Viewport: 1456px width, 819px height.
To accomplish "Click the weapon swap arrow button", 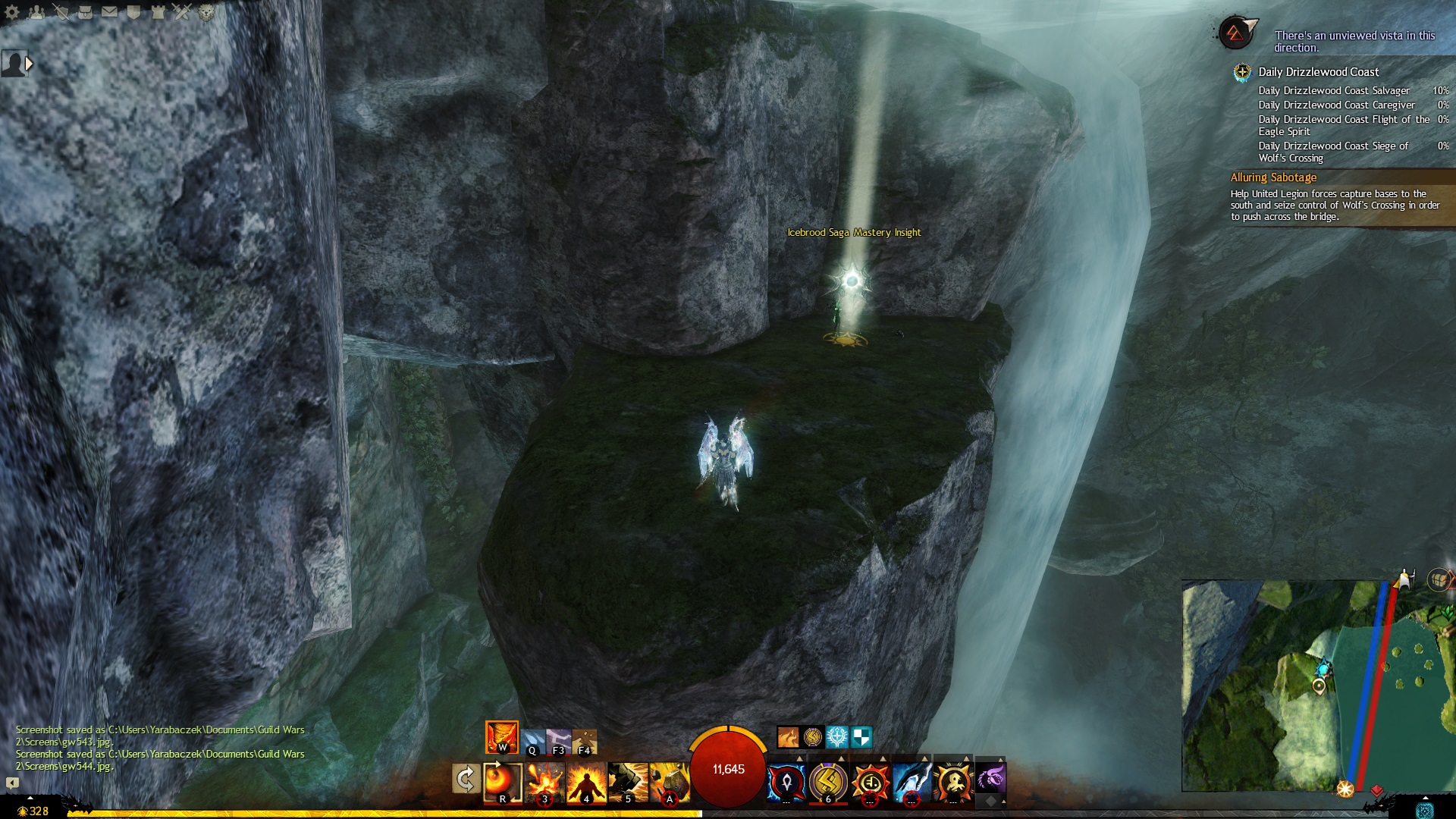I will pos(466,779).
